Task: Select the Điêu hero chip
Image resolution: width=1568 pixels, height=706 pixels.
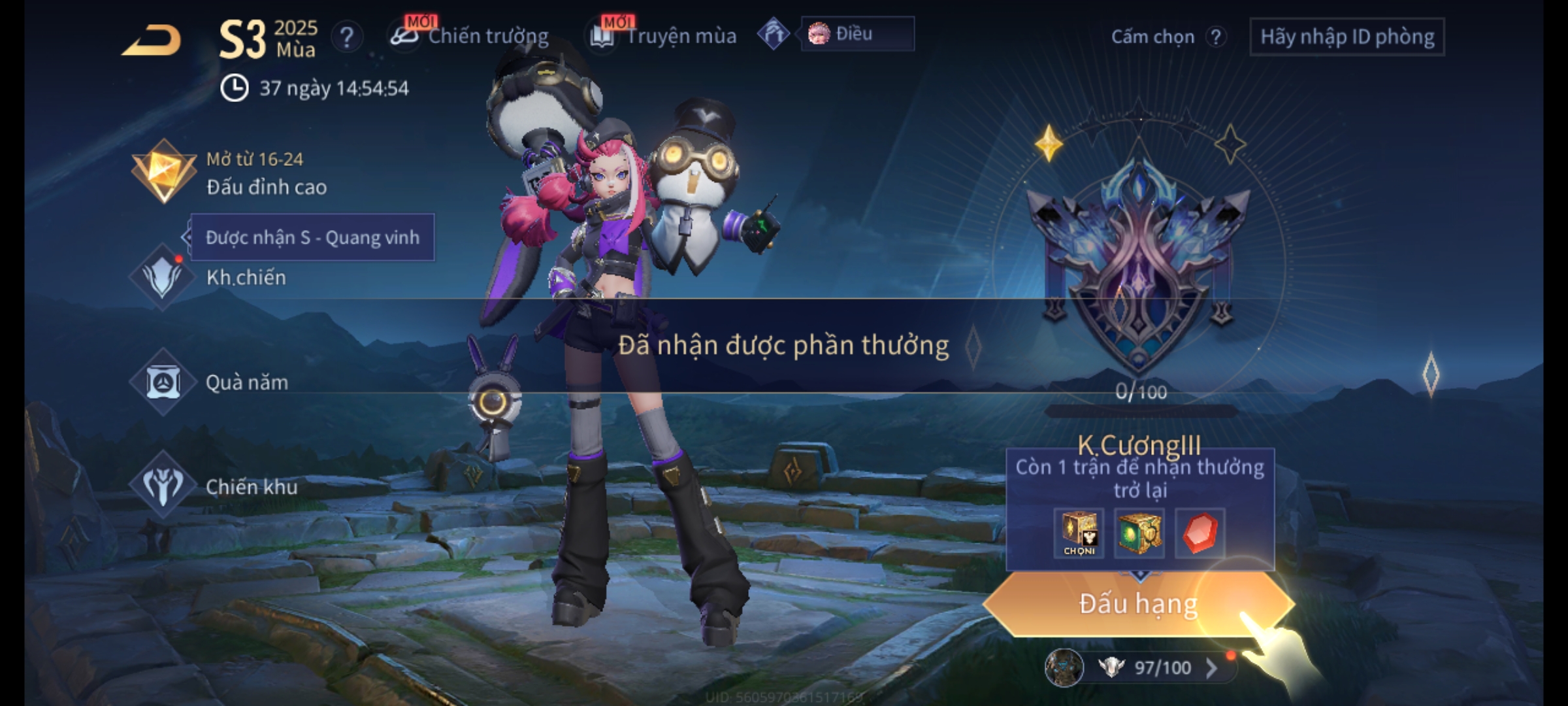Action: tap(857, 34)
